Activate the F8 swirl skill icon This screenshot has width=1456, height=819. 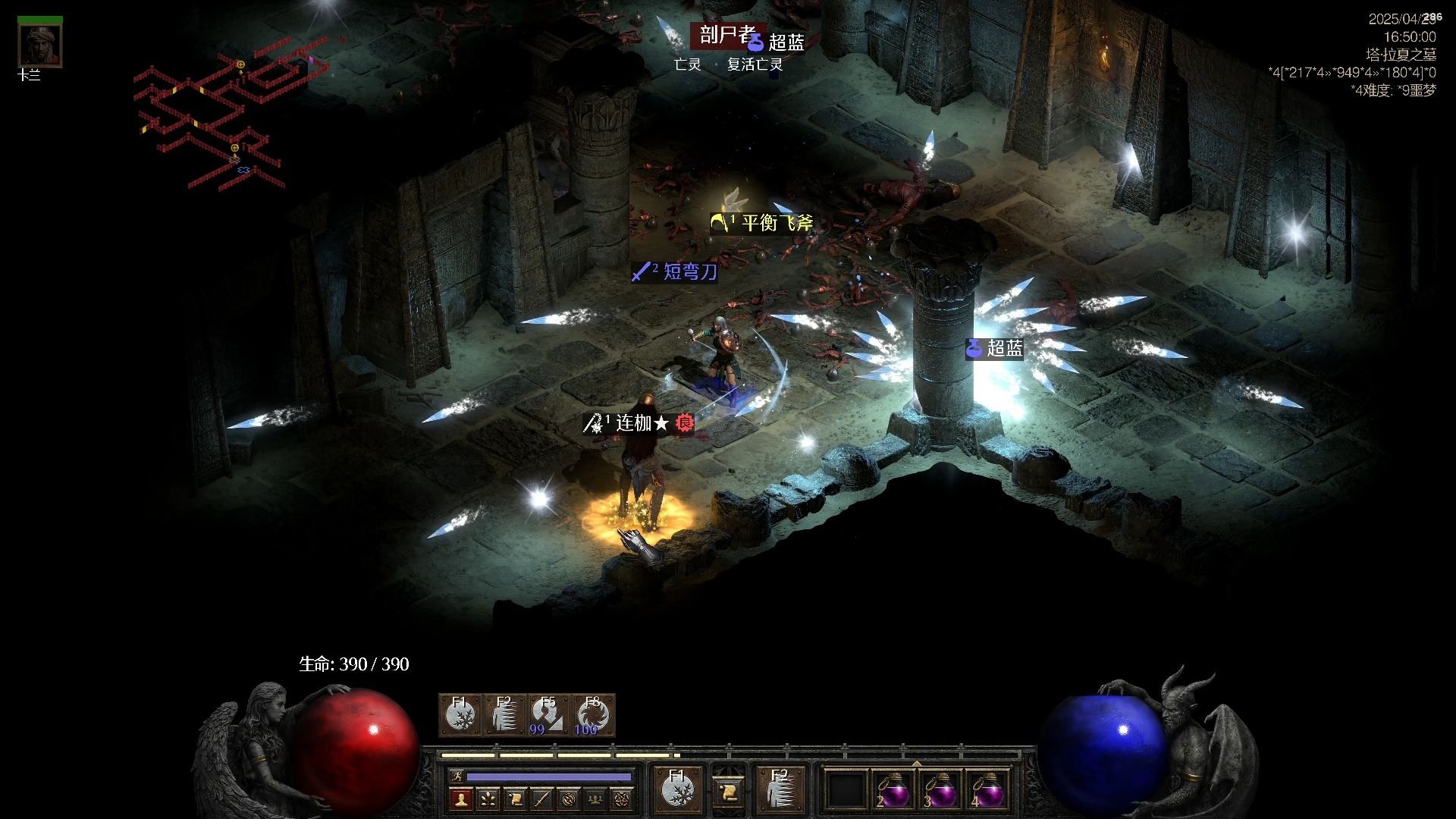click(x=592, y=715)
